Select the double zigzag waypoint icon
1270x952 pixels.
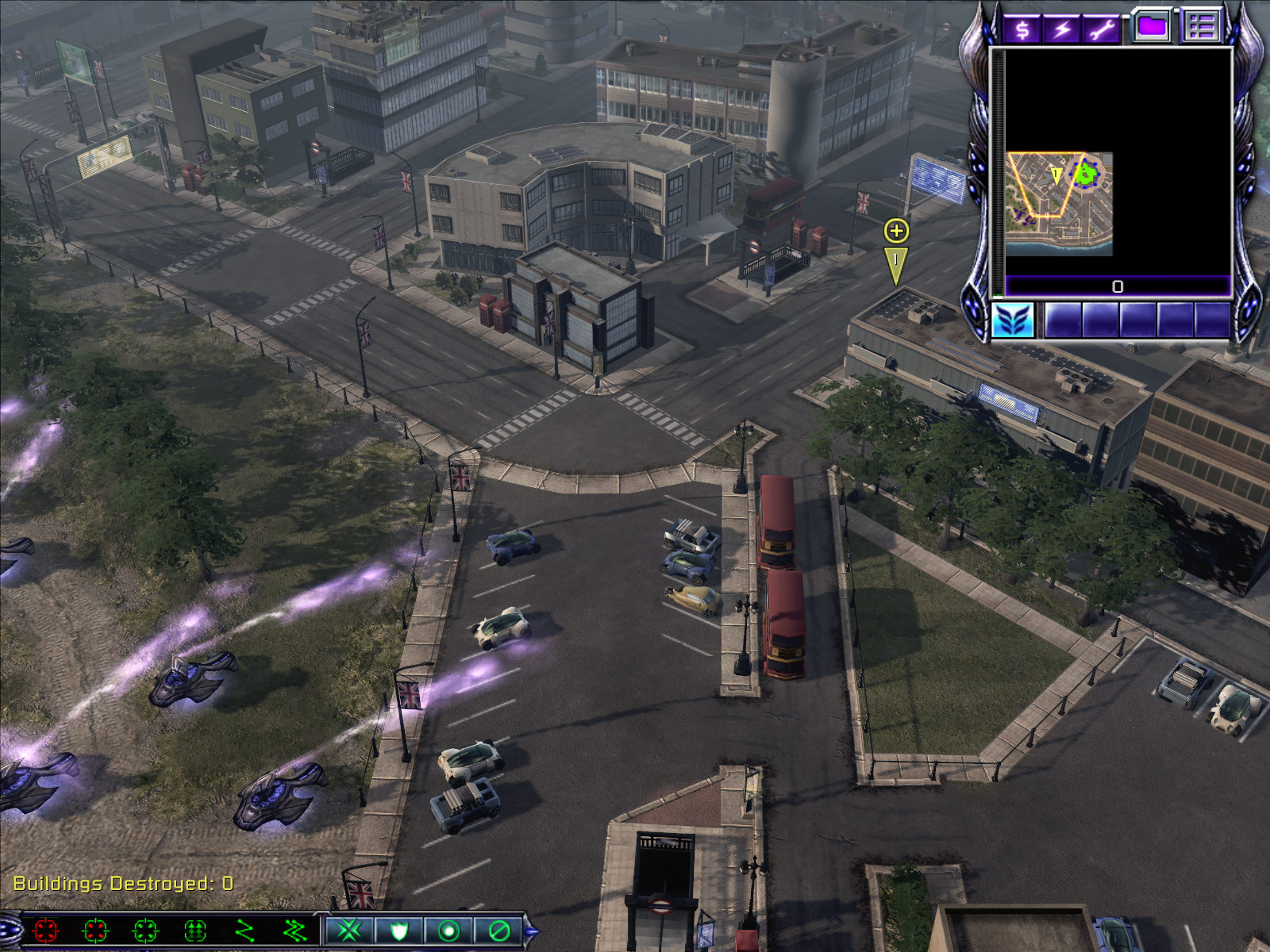click(294, 930)
